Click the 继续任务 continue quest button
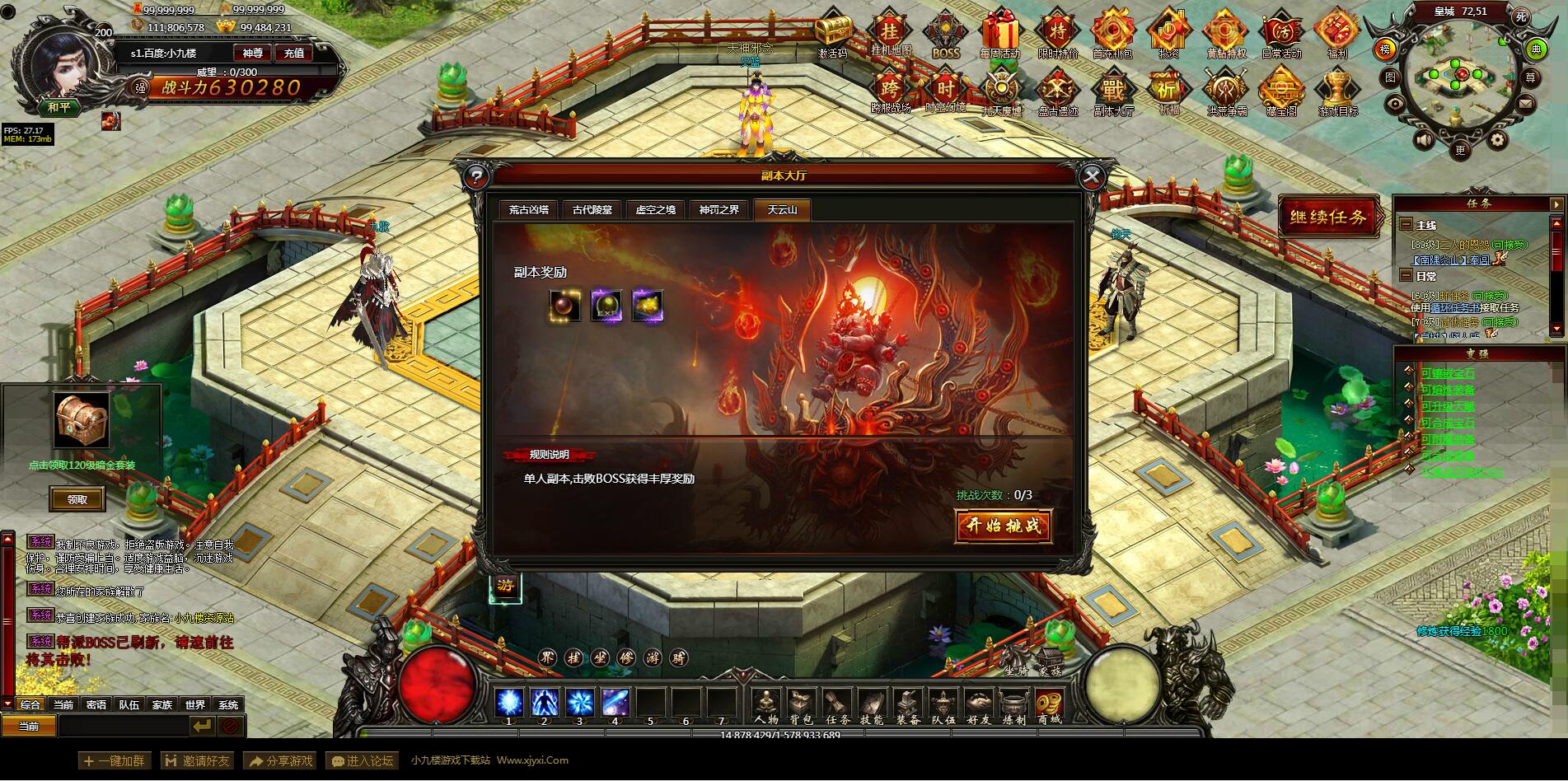 click(1327, 217)
